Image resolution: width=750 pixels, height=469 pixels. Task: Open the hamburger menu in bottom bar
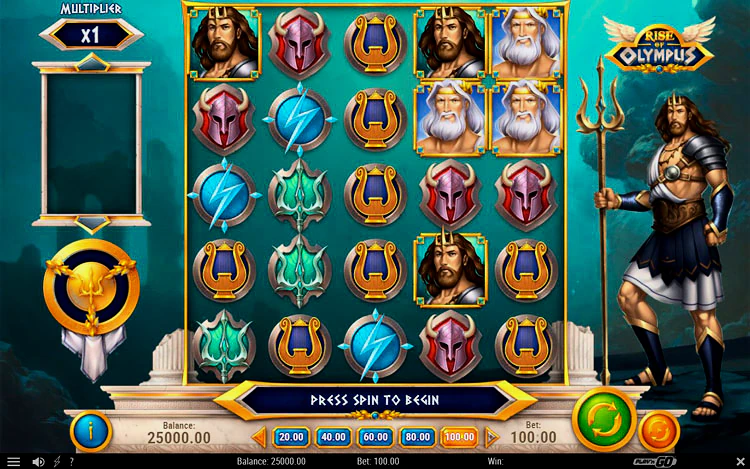click(x=15, y=462)
